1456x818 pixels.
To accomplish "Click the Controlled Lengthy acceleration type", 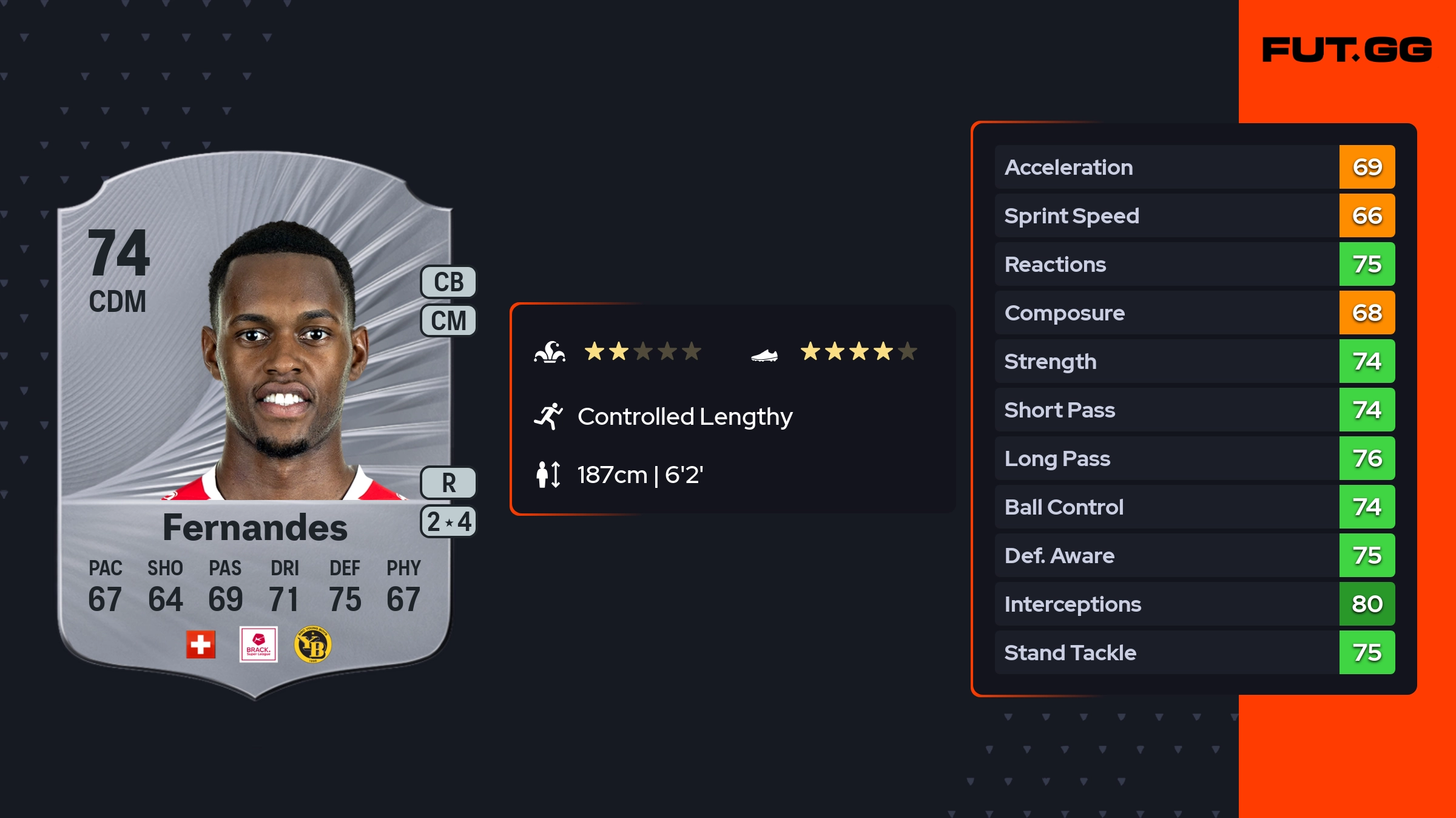I will pos(684,417).
